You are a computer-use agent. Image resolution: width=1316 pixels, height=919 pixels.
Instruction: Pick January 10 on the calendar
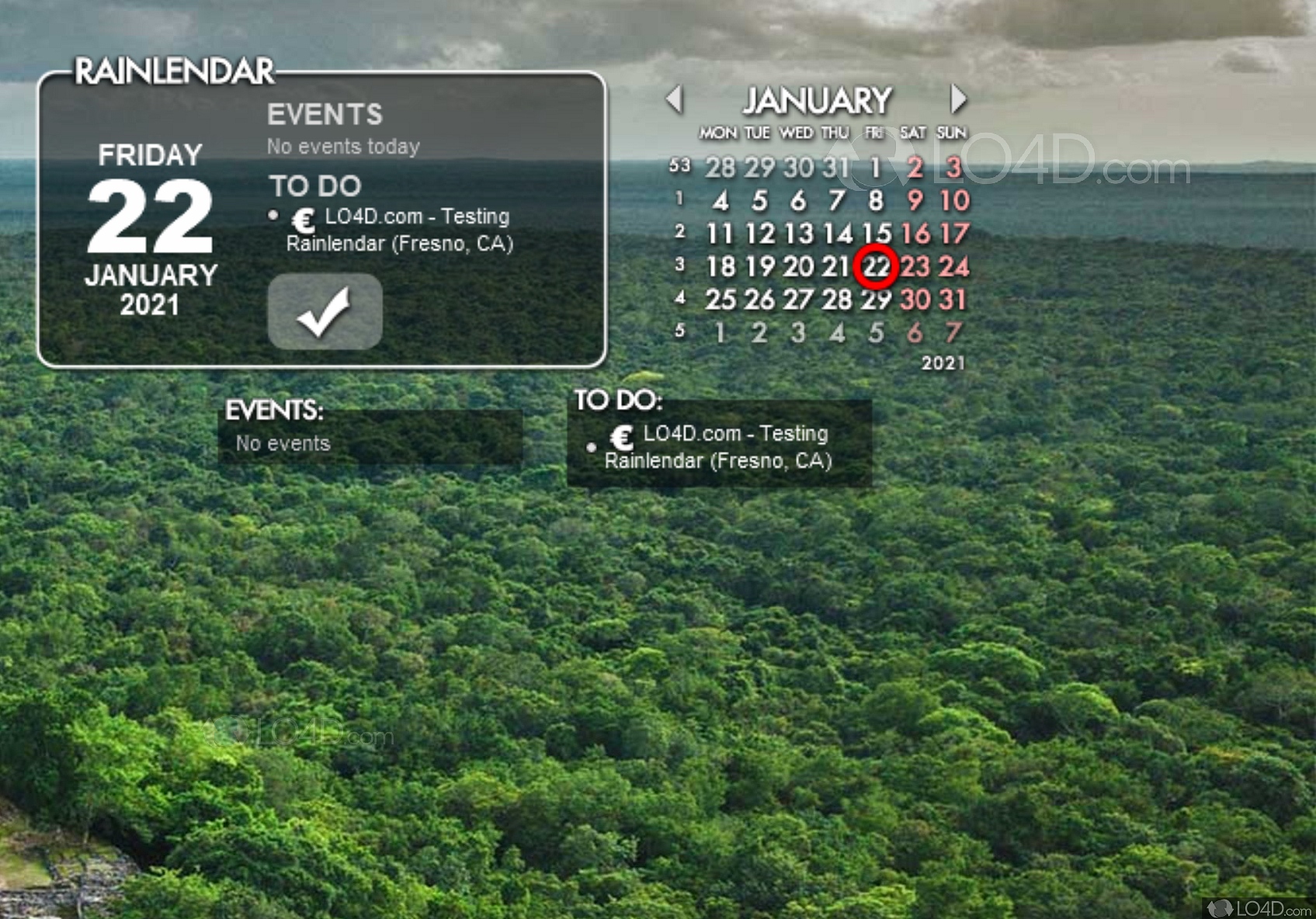(954, 201)
